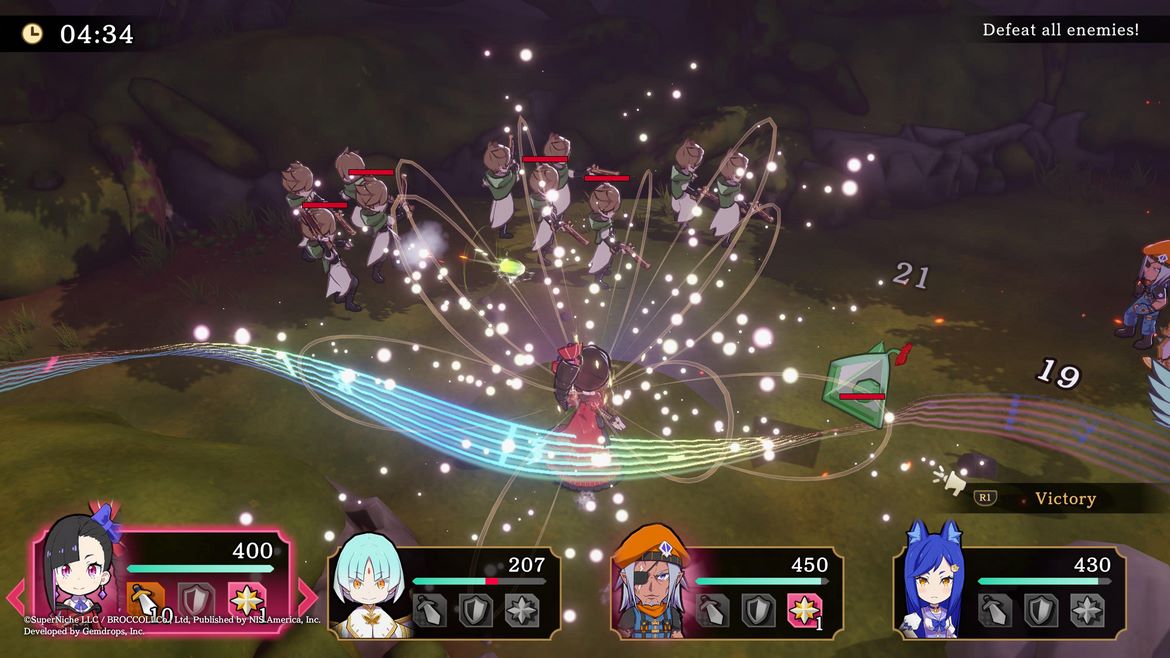Select the active character's grey shield icon
The height and width of the screenshot is (658, 1170).
click(x=196, y=601)
